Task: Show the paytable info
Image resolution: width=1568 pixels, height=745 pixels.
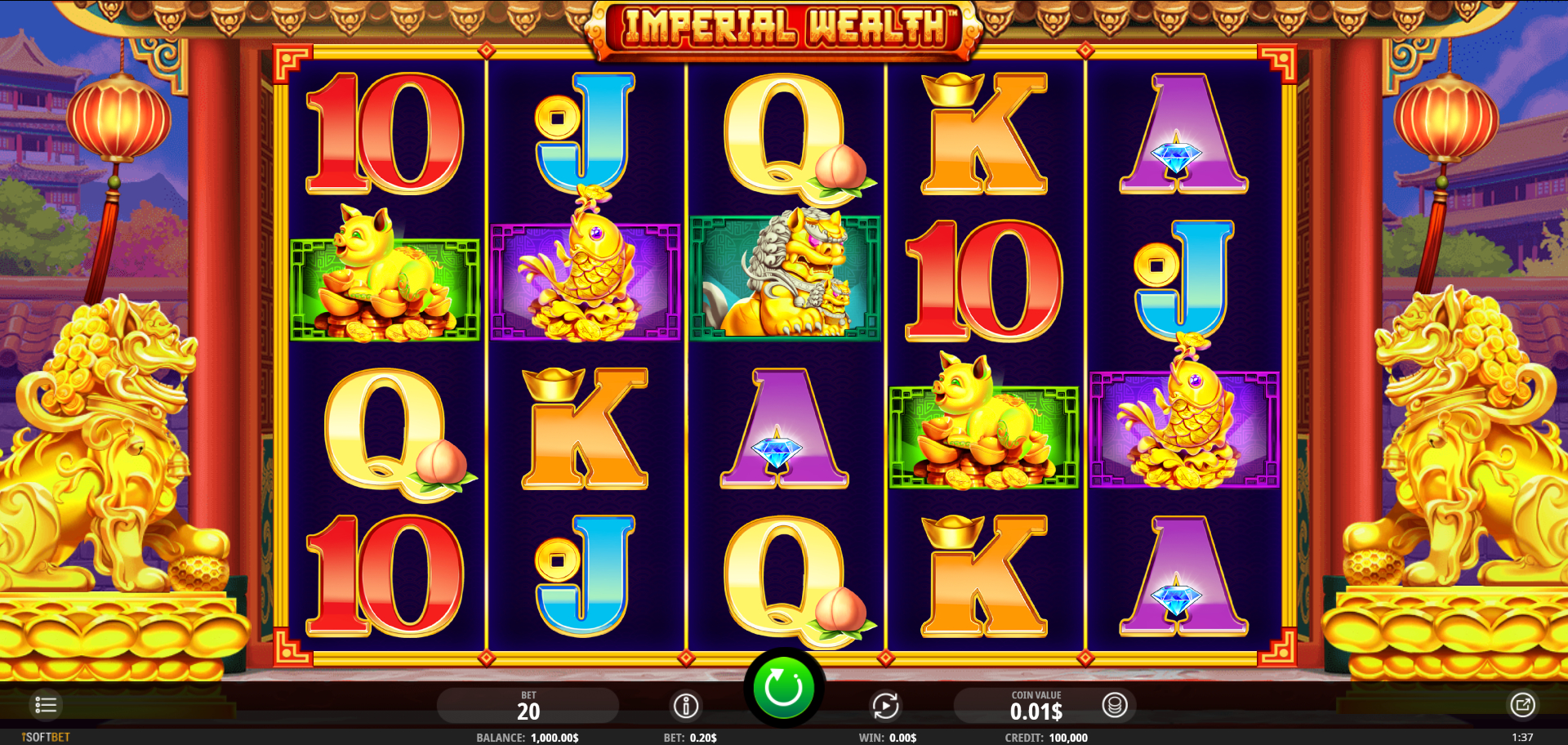Action: [686, 706]
